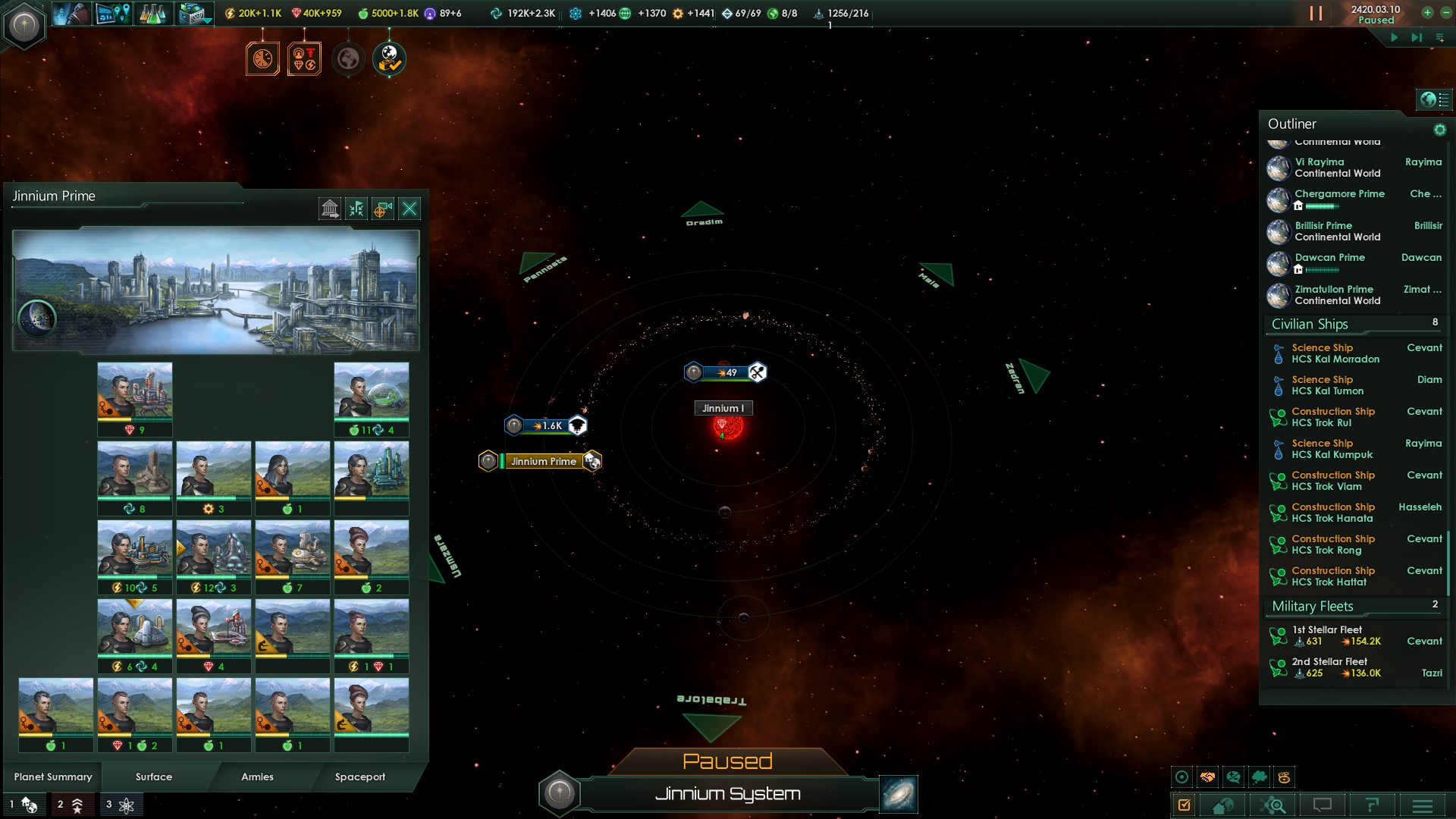Open the galaxy map view

(x=899, y=794)
